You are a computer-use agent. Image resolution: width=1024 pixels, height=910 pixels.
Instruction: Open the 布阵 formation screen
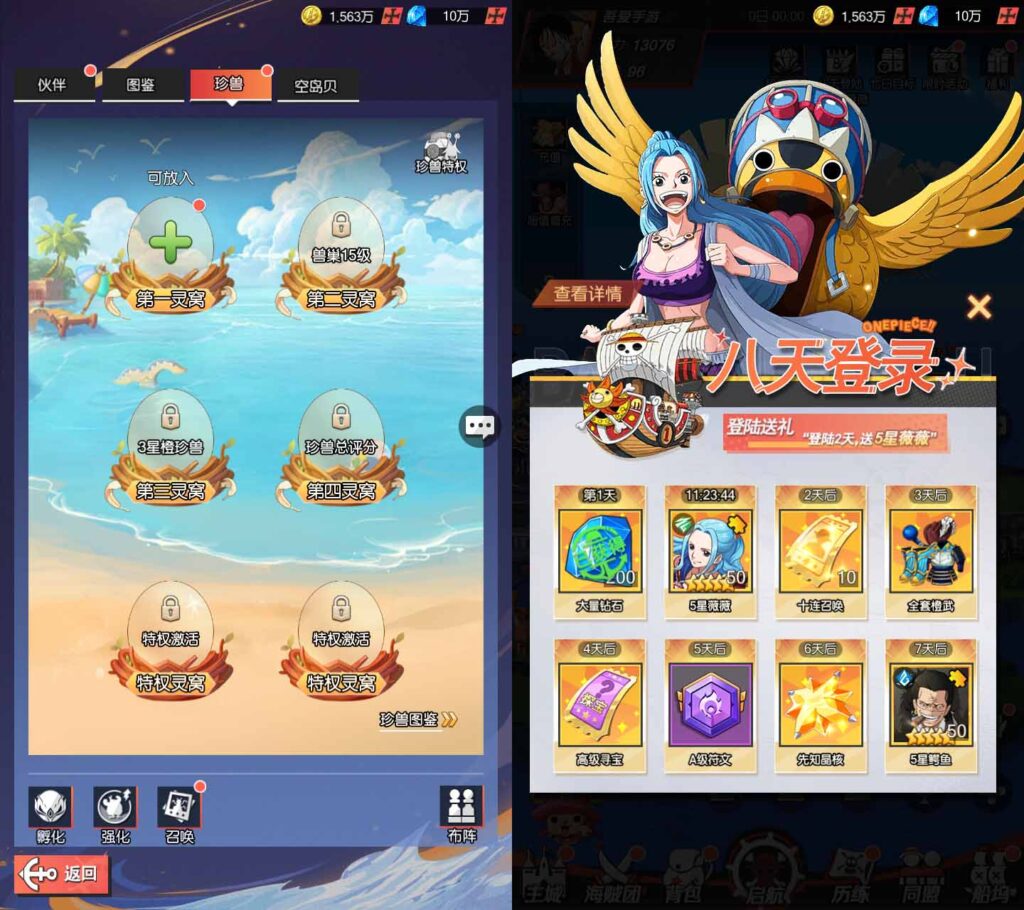(461, 813)
